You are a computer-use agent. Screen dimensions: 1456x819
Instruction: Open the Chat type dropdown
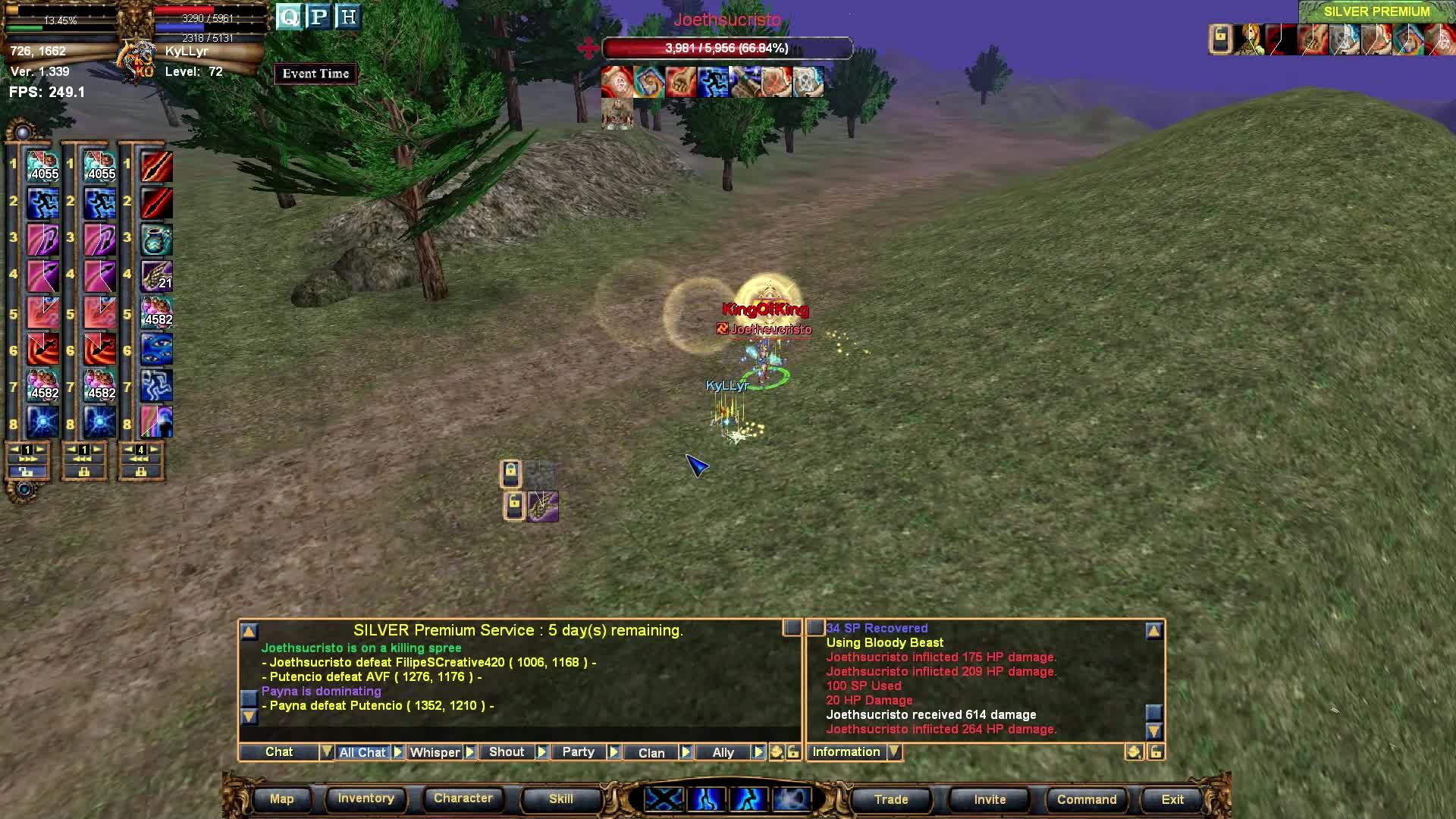[x=326, y=752]
